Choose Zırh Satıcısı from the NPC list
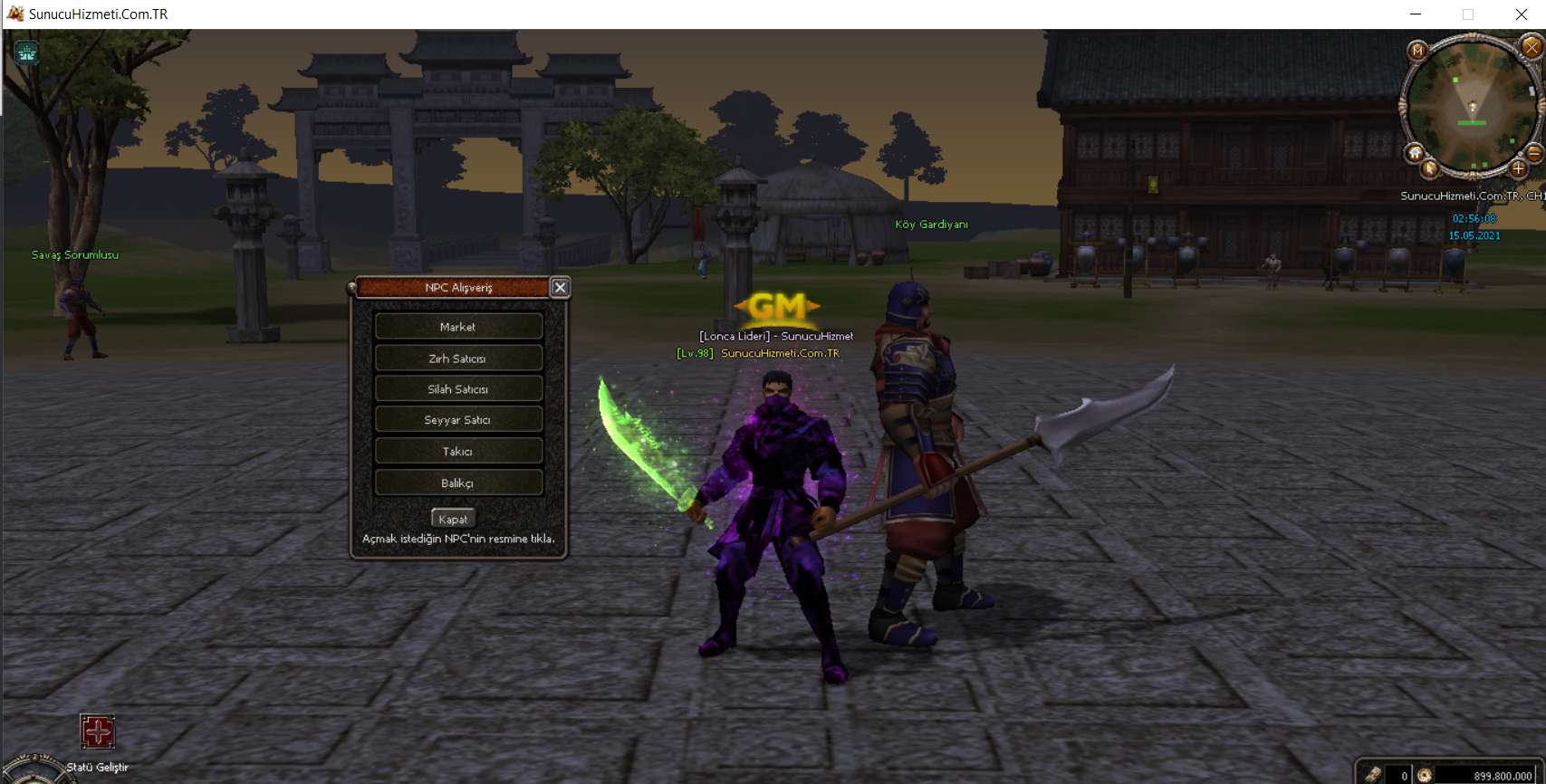 (458, 359)
